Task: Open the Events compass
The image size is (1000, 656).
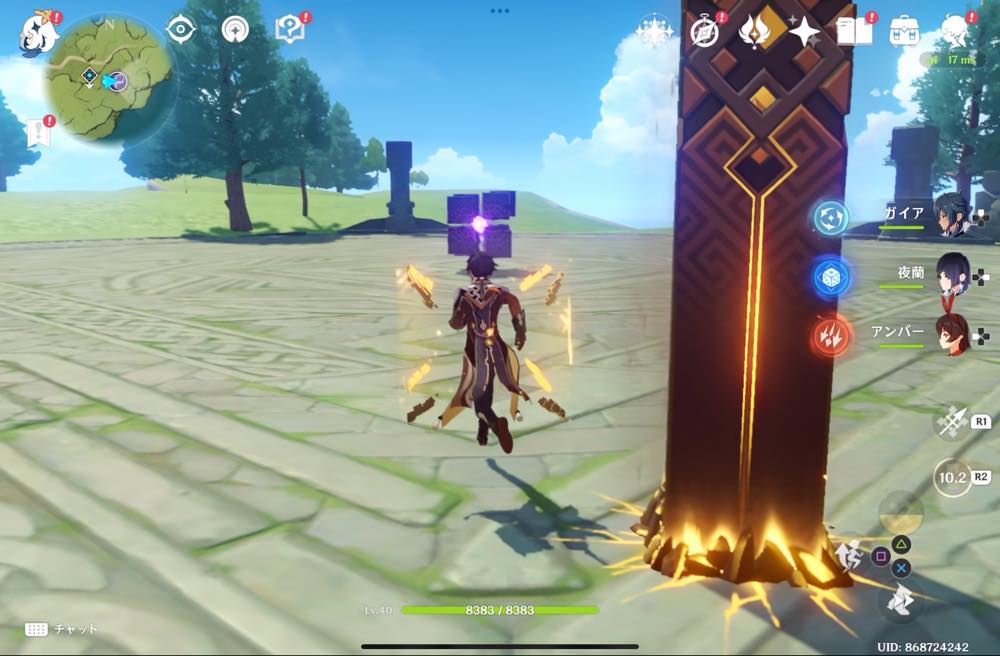Action: tap(705, 32)
